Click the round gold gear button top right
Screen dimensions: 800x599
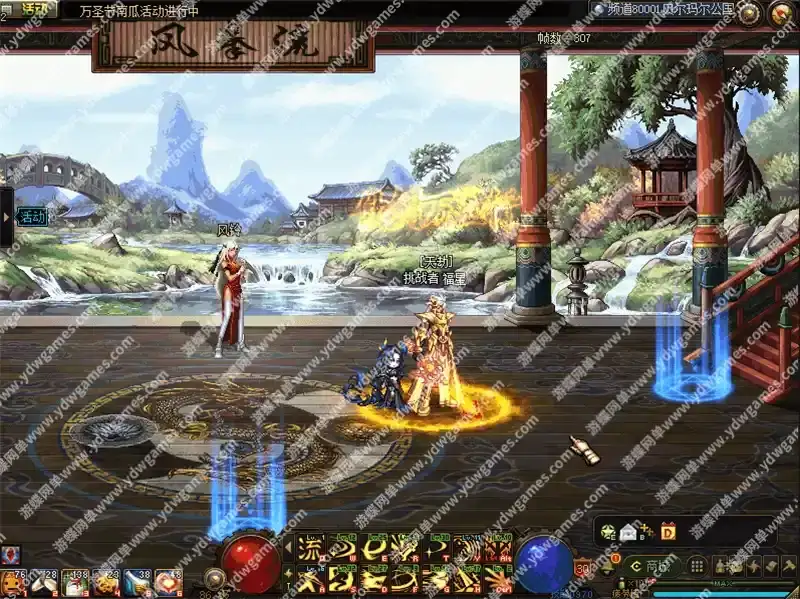[749, 12]
